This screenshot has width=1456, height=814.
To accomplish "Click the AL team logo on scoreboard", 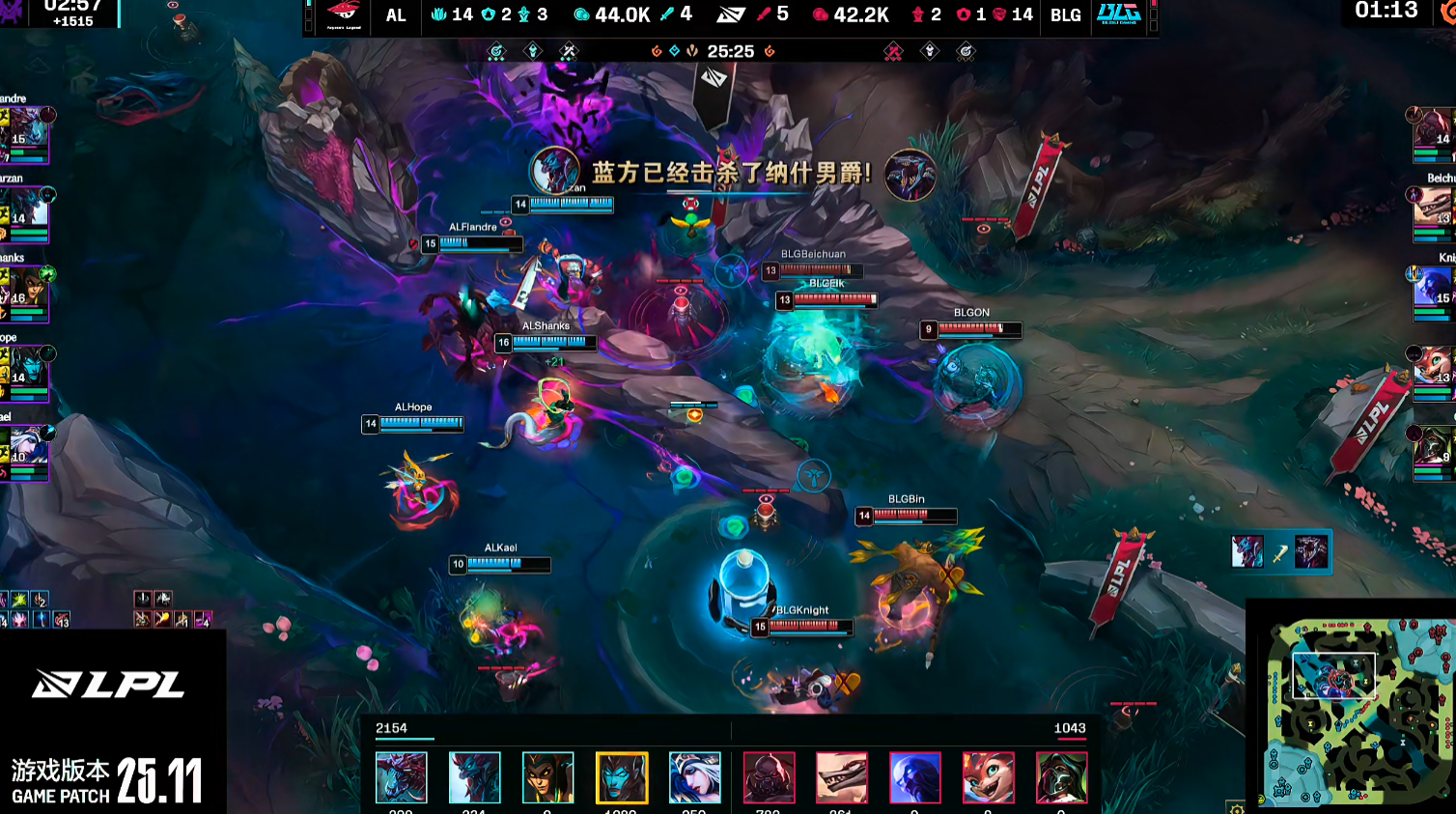I will (x=343, y=14).
